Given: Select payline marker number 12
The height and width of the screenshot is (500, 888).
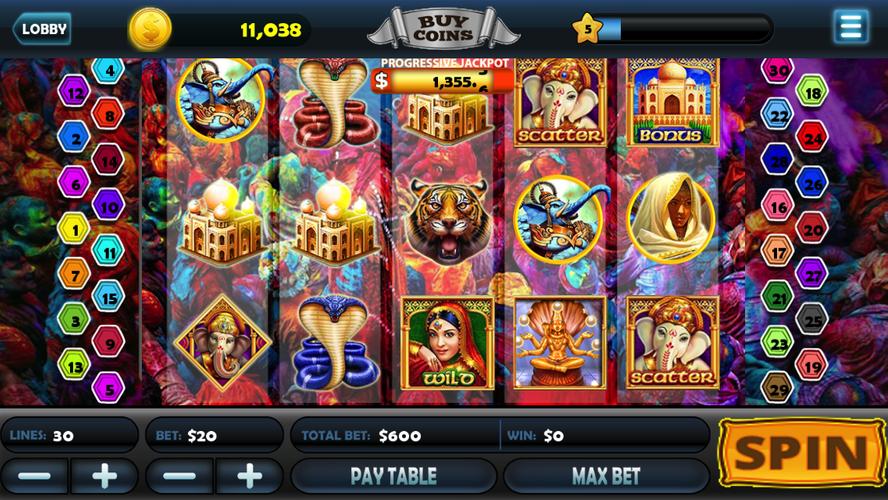Looking at the screenshot, I should [73, 92].
